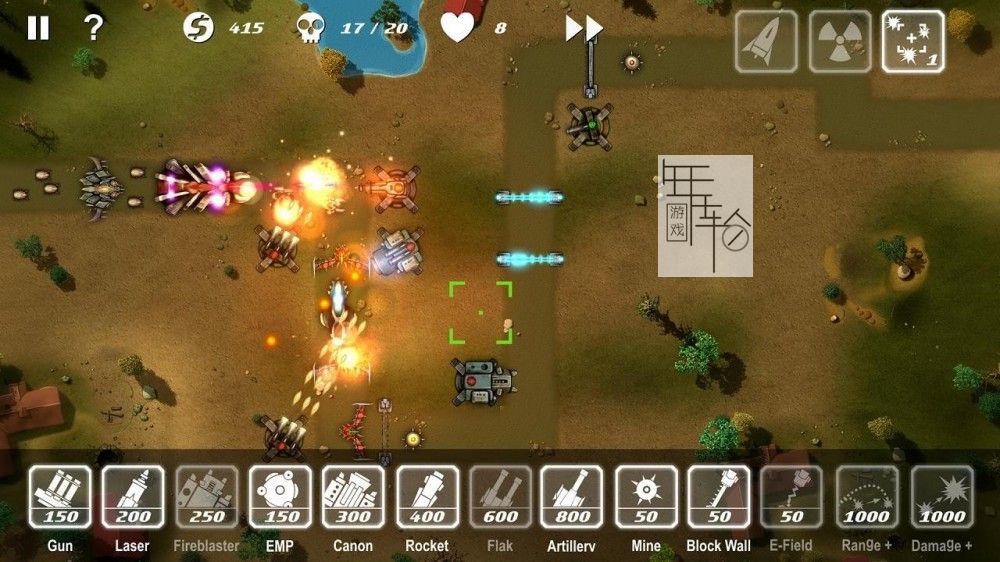Buy the Damage + upgrade
1000x562 pixels.
pos(942,497)
